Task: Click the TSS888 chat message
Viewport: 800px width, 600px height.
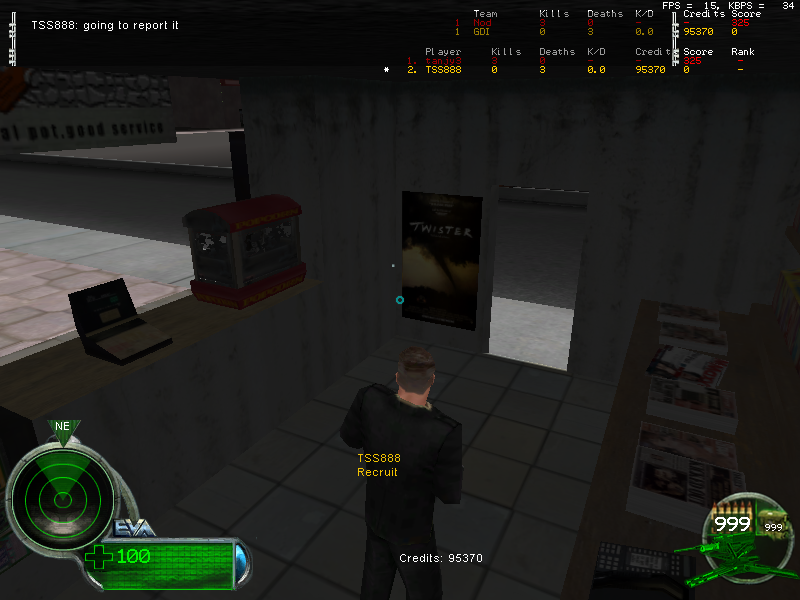Action: tap(105, 25)
